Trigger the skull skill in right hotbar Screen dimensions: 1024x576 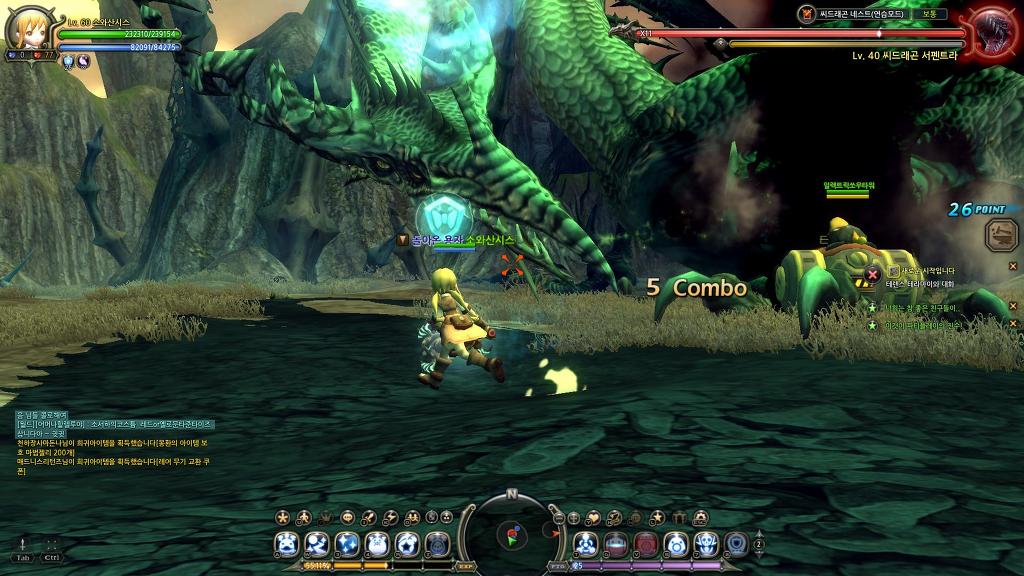706,544
